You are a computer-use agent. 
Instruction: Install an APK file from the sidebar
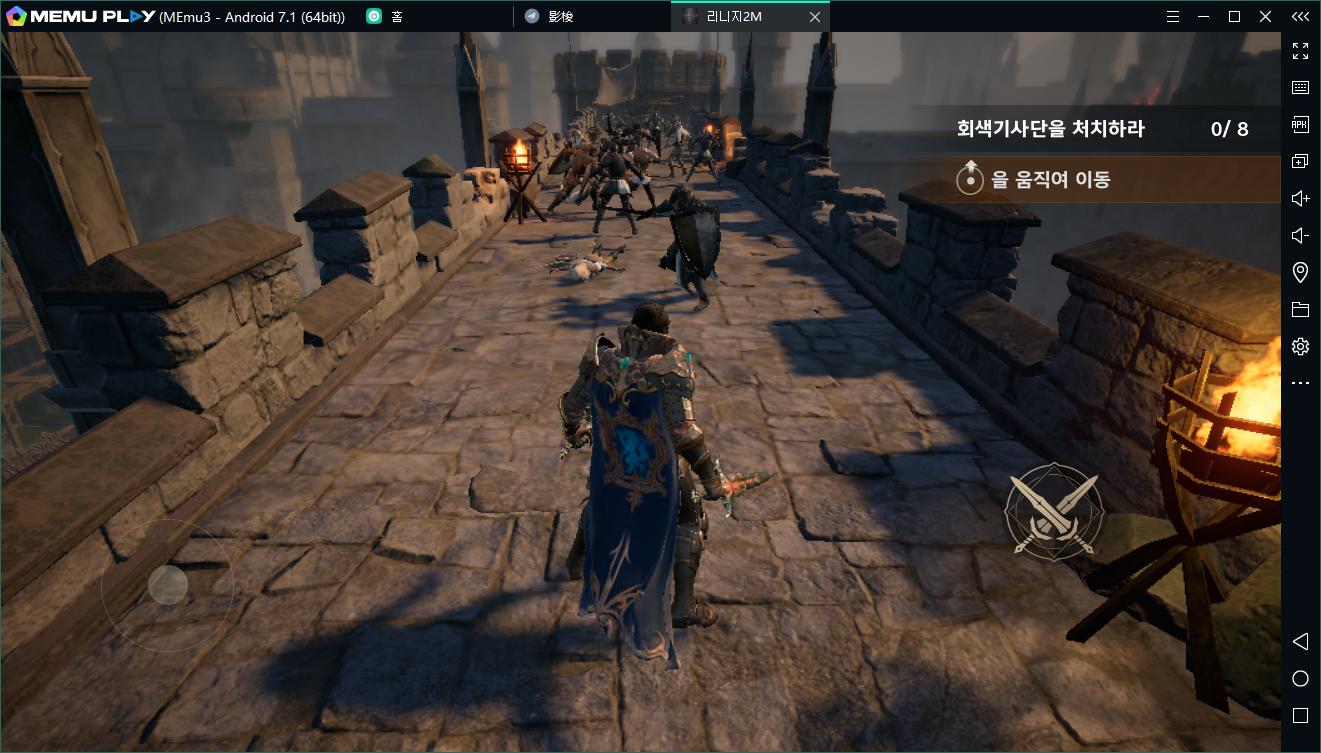click(x=1300, y=125)
